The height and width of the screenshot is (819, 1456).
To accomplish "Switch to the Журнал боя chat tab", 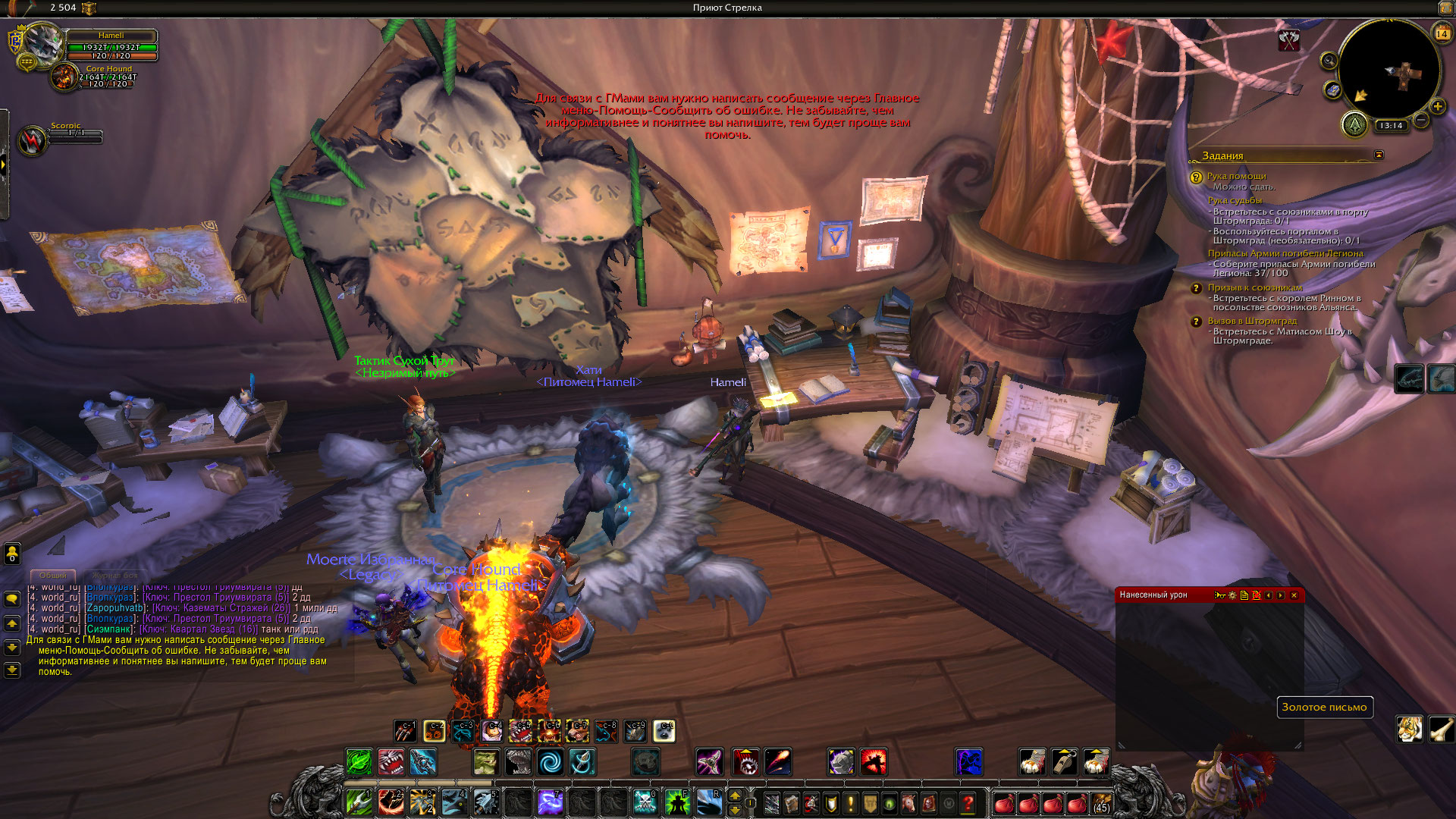I will (115, 576).
